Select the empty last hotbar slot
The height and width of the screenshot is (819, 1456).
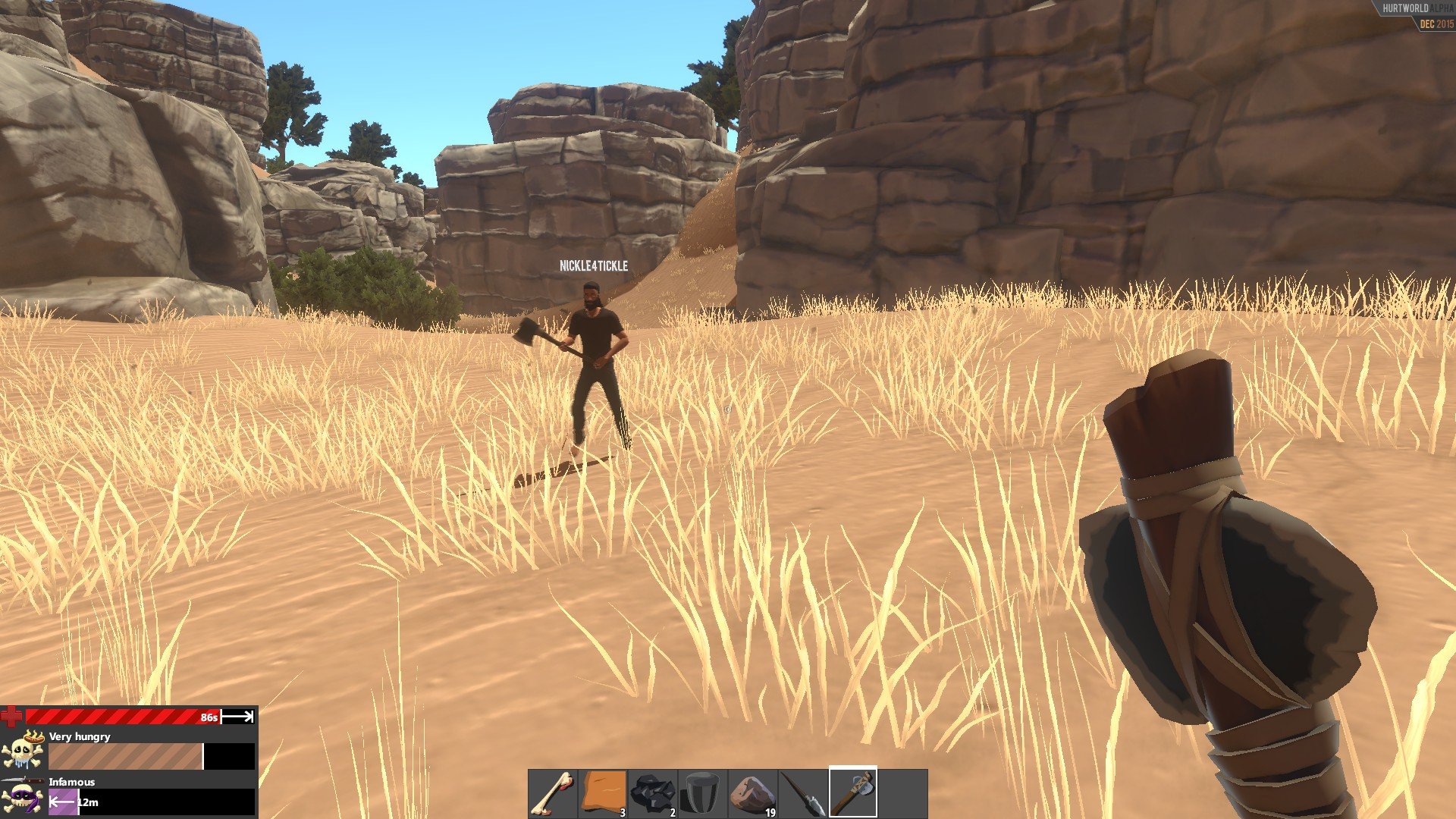coord(903,793)
